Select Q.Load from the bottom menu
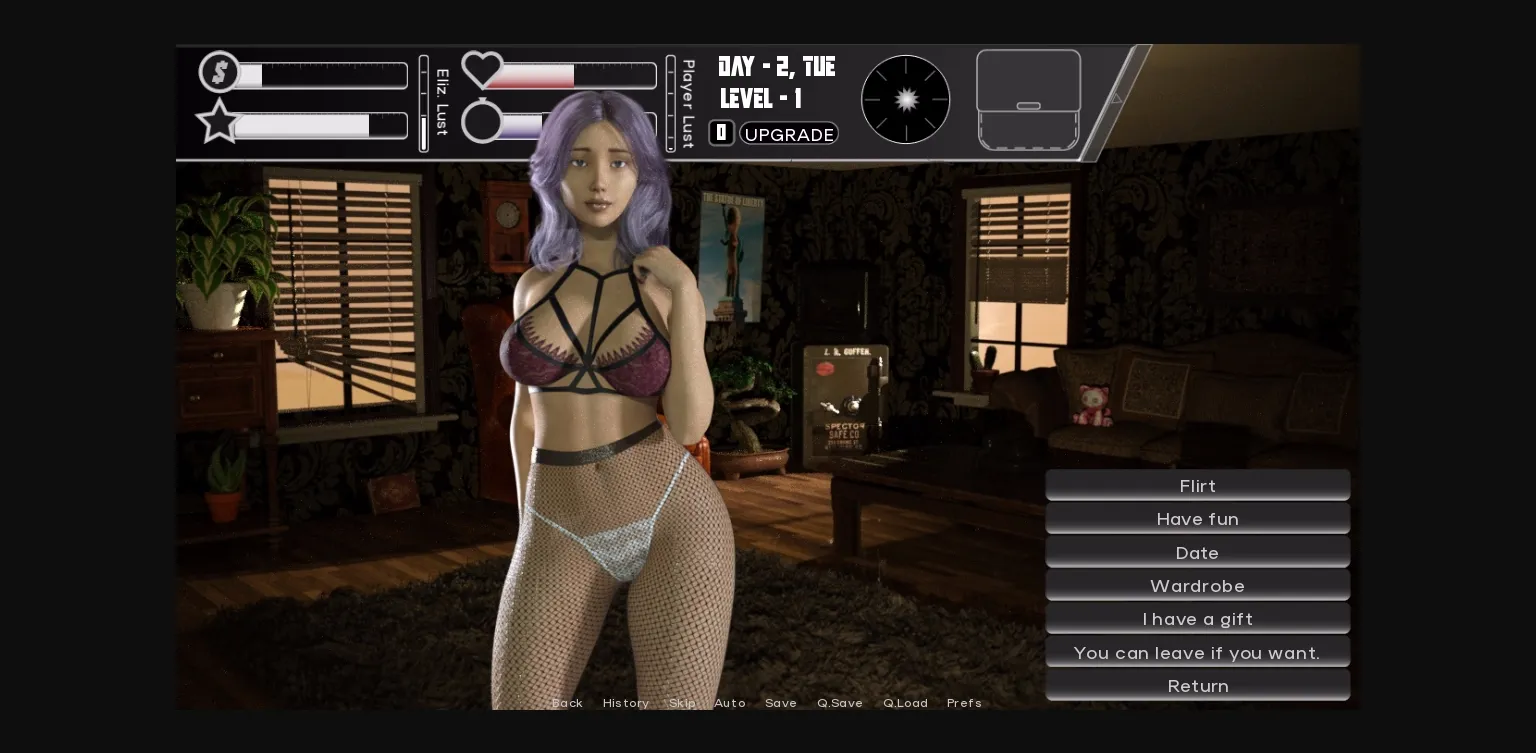 905,703
